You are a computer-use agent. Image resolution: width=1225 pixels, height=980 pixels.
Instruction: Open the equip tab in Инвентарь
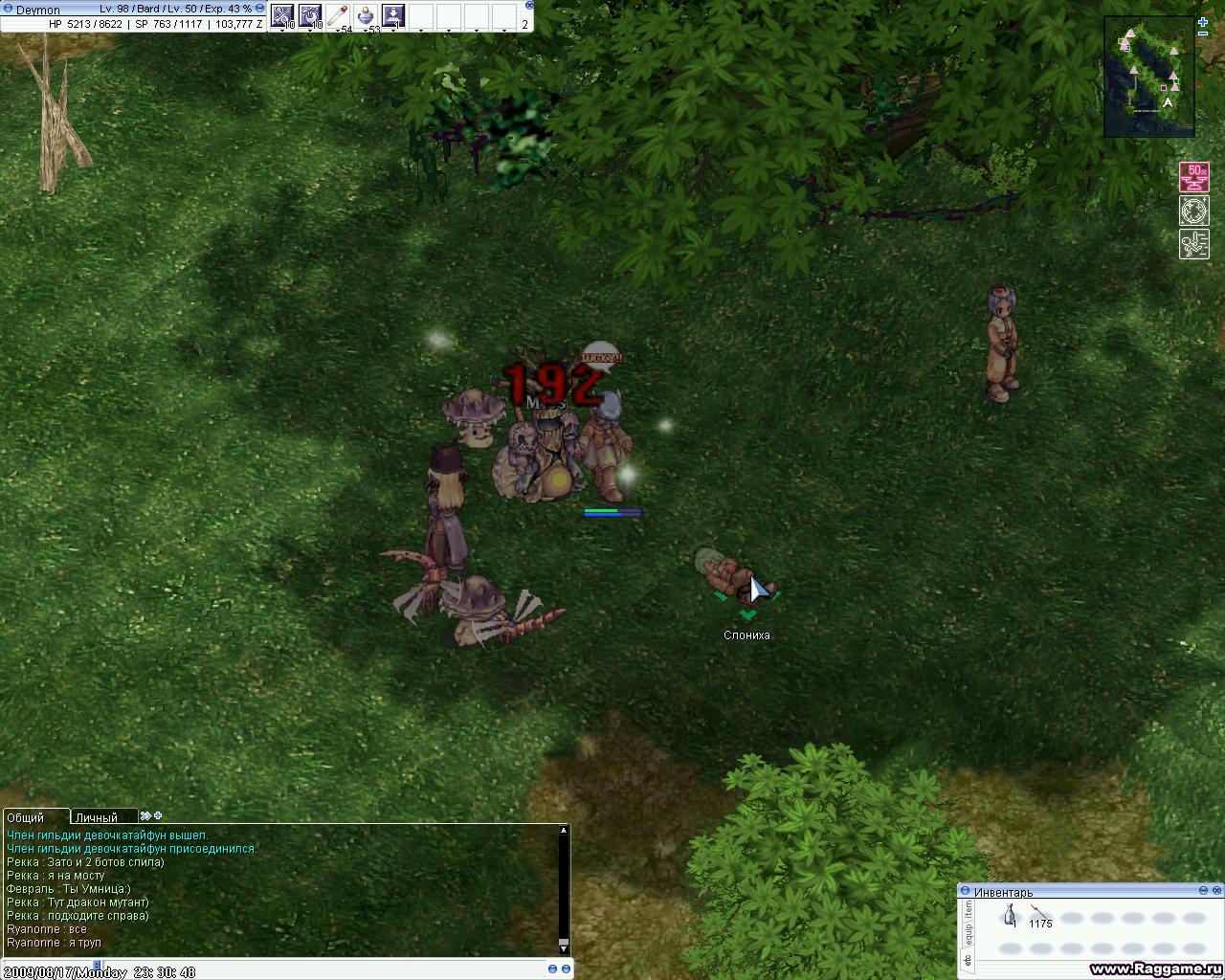click(968, 932)
